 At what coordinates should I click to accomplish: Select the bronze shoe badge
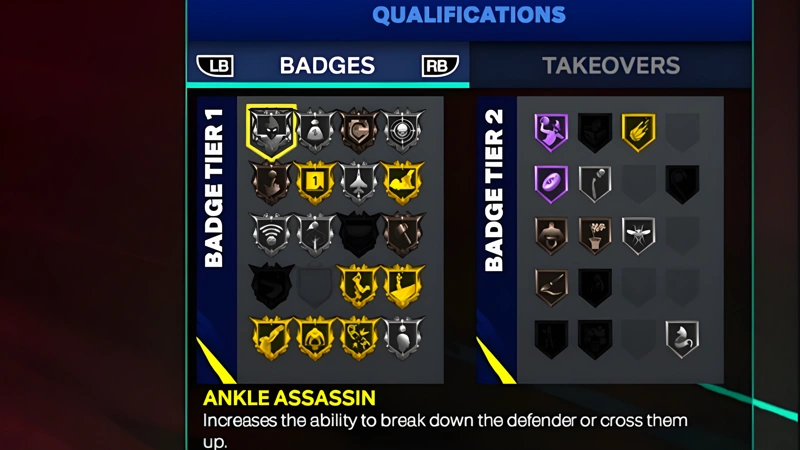pyautogui.click(x=551, y=286)
